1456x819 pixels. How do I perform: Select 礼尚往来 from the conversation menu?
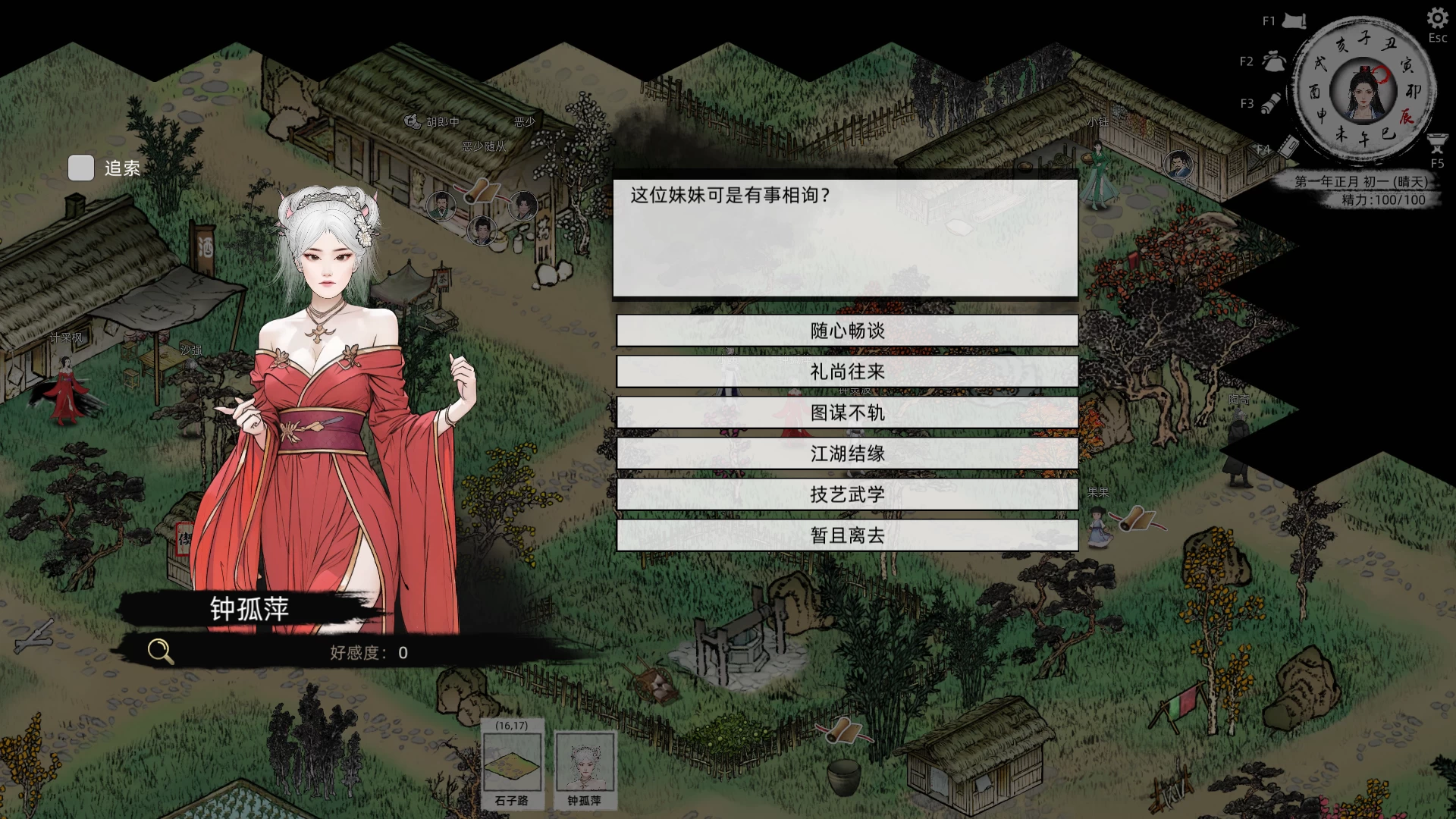coord(847,372)
